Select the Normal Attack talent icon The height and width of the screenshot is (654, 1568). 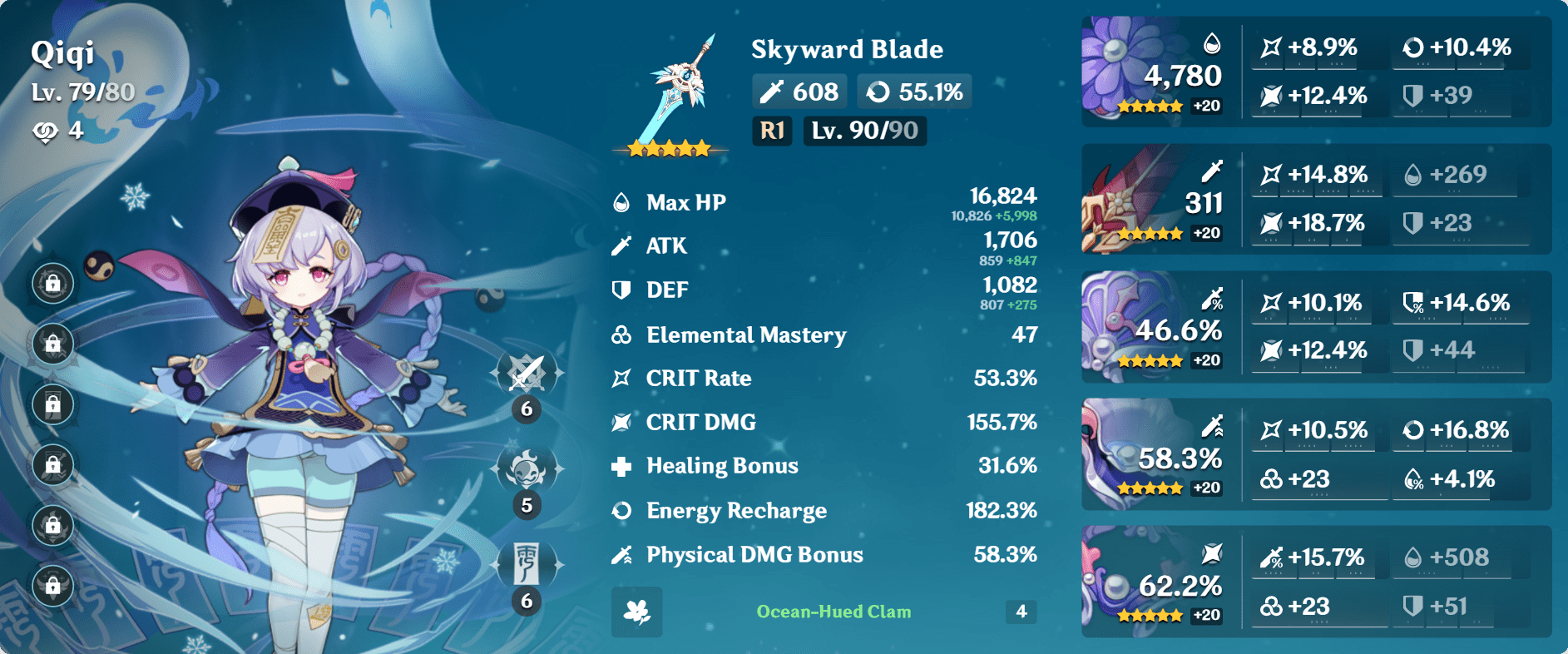tap(526, 372)
